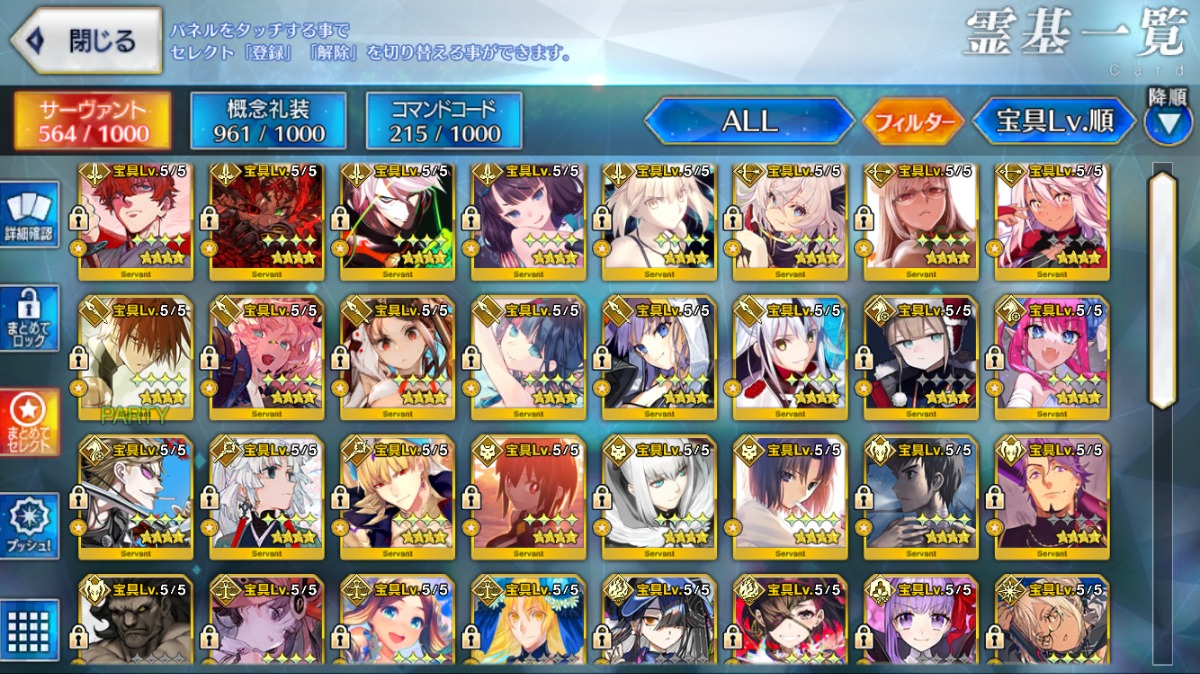Select the ALL class filter button
Screen dimensions: 1200x674
pos(749,122)
